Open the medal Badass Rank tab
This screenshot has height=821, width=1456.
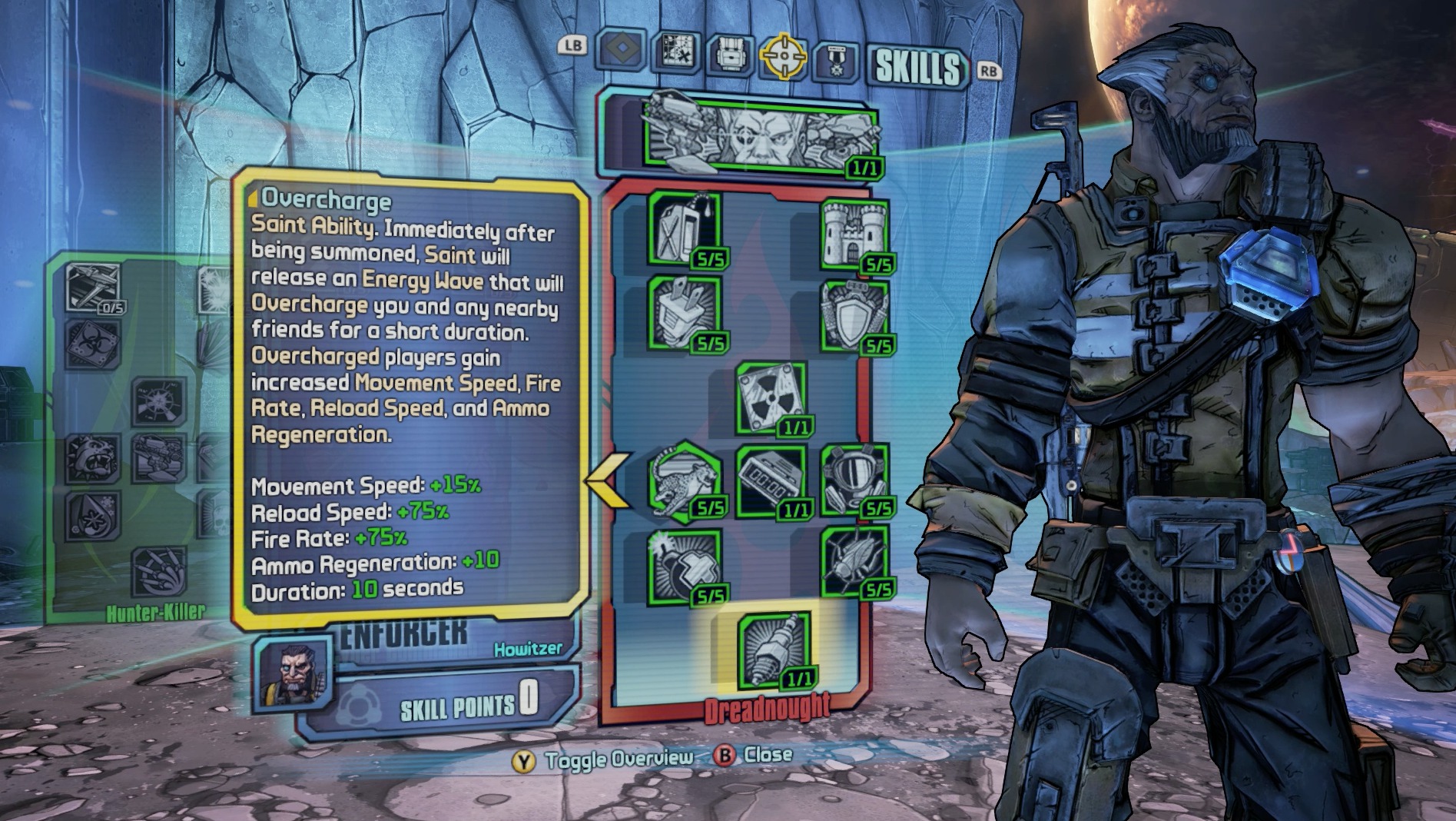pos(835,58)
